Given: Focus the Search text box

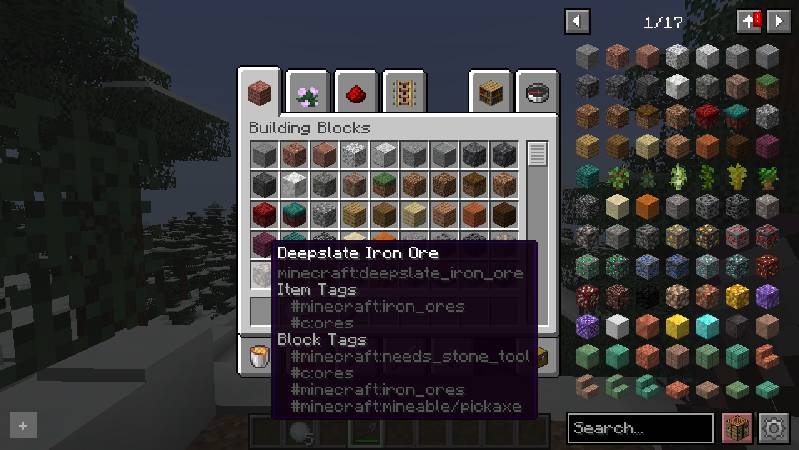Looking at the screenshot, I should 640,428.
